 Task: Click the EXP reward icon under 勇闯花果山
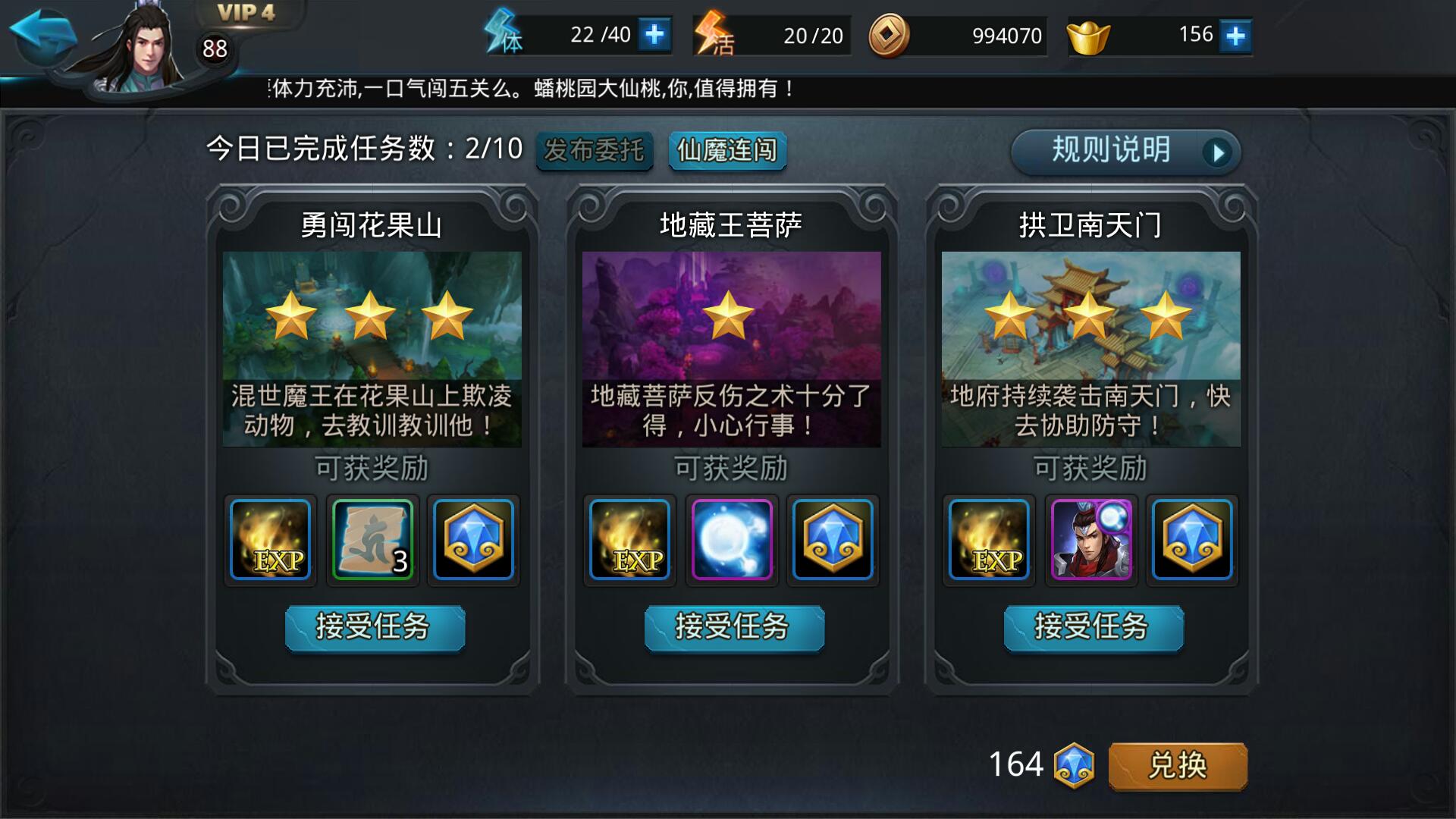tap(270, 540)
